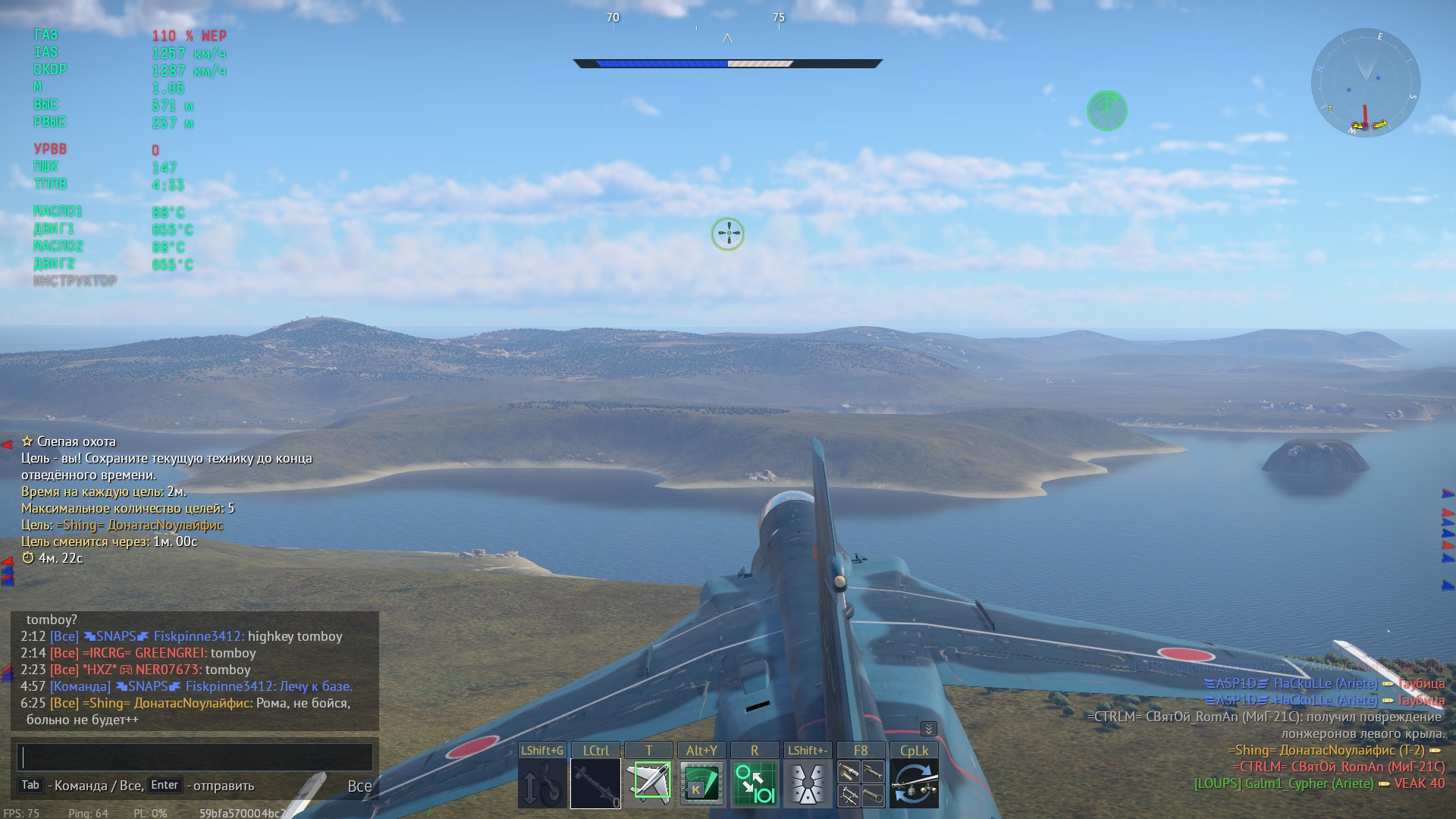Image resolution: width=1456 pixels, height=819 pixels.
Task: Focus the chat message input field
Action: pos(195,757)
